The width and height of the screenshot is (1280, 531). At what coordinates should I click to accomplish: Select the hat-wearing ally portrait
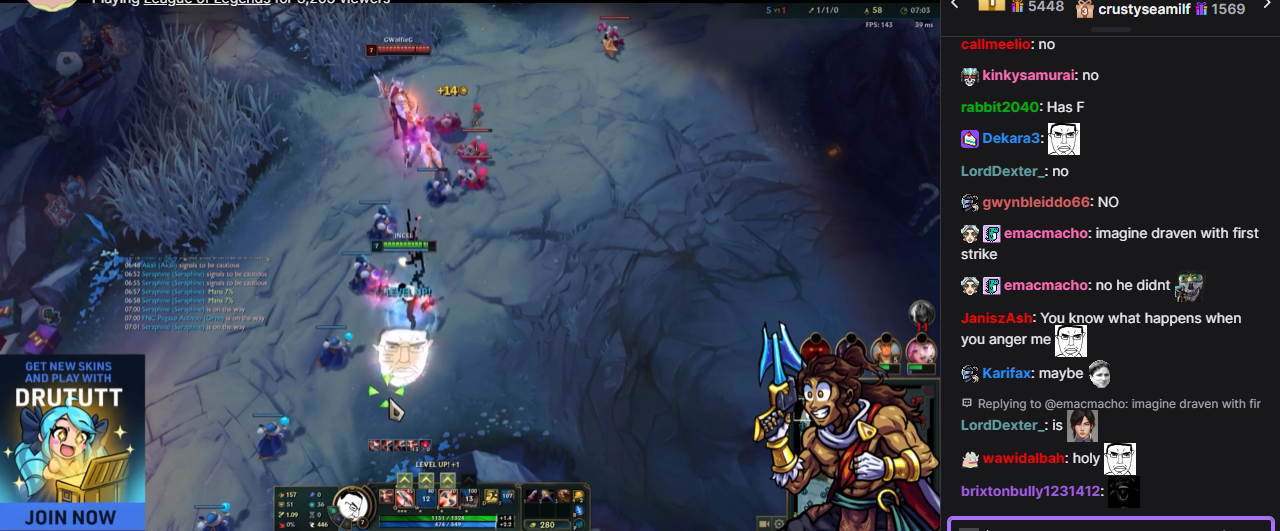pos(884,350)
